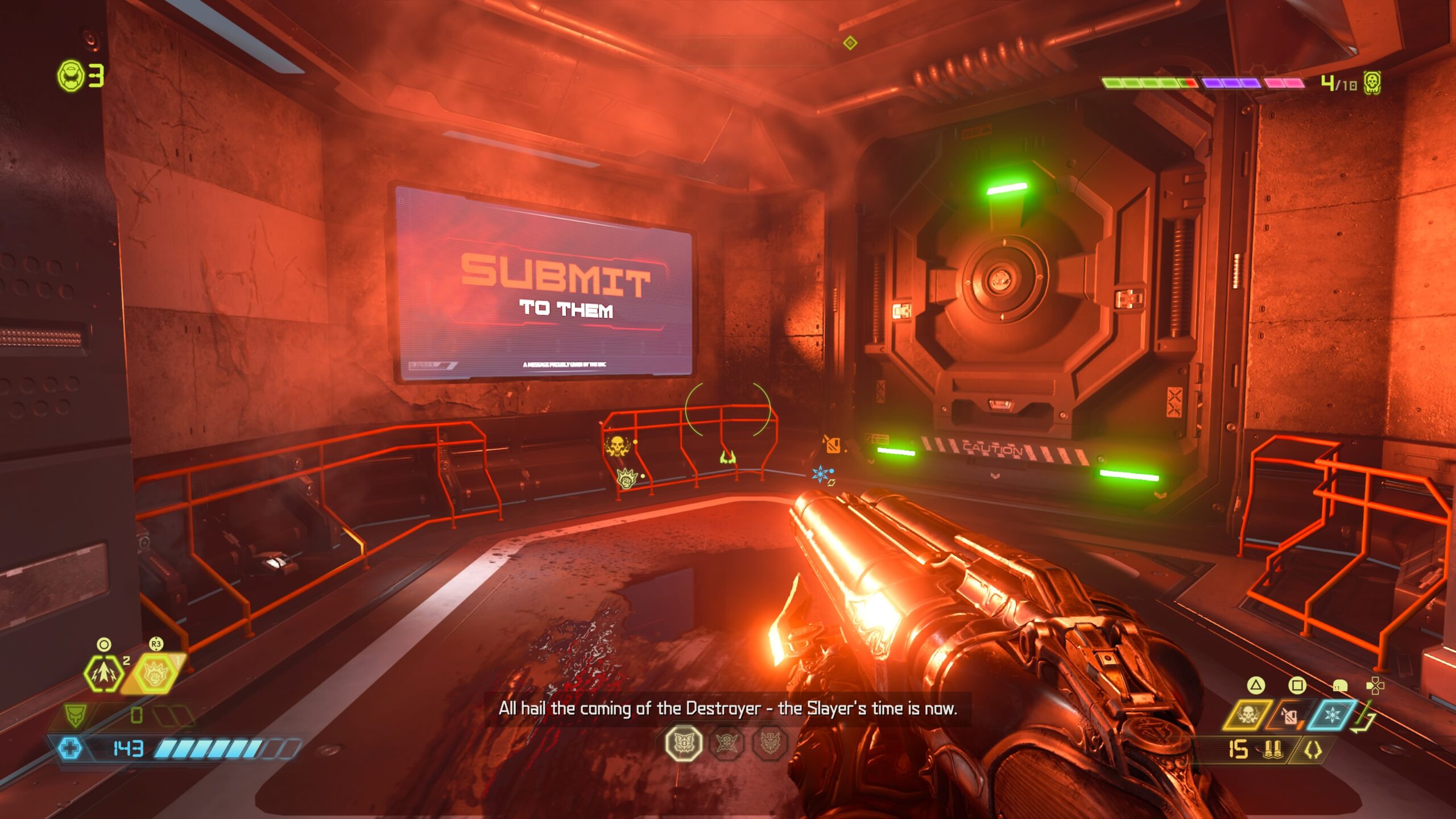The image size is (1456, 819).
Task: Click the equipment swap arrow icon
Action: click(x=1365, y=719)
